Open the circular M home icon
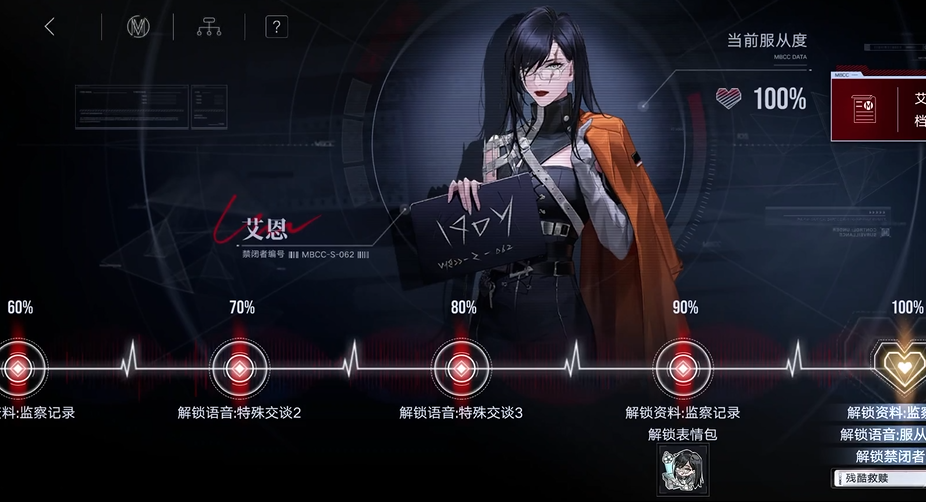Viewport: 926px width, 502px height. pyautogui.click(x=137, y=27)
